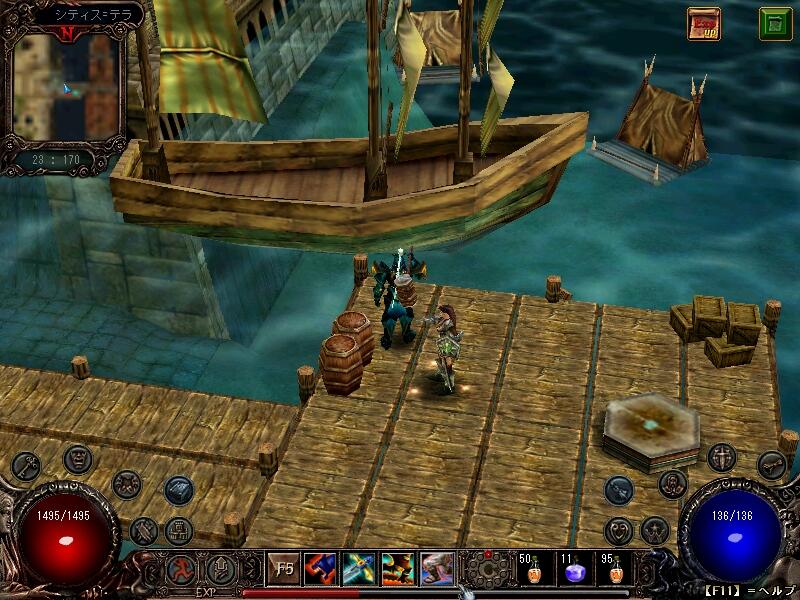Open the face mask round button
This screenshot has height=600, width=800.
coord(78,459)
